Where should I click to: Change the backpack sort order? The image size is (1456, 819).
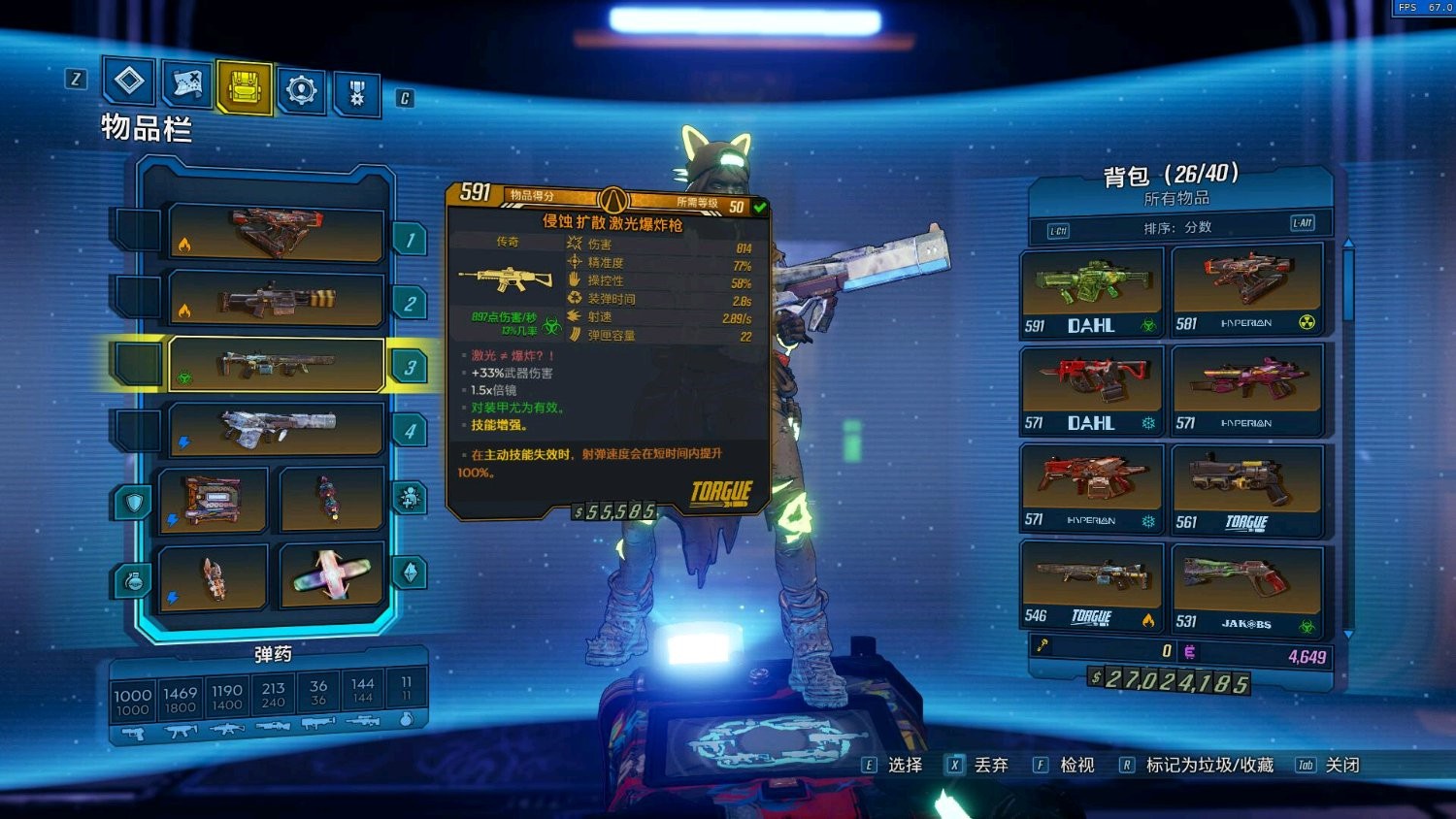(1177, 227)
